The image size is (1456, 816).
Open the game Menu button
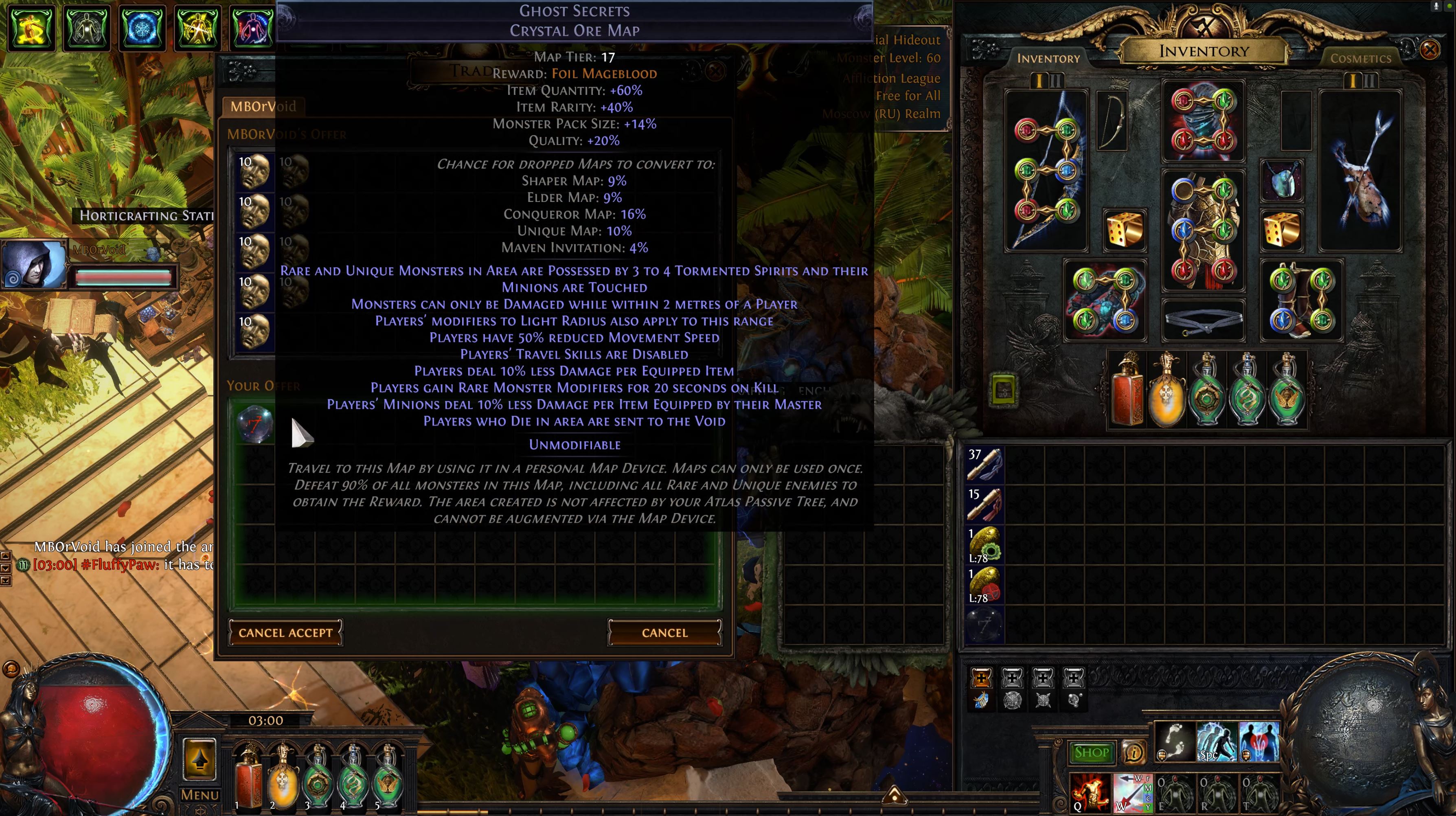coord(199,794)
